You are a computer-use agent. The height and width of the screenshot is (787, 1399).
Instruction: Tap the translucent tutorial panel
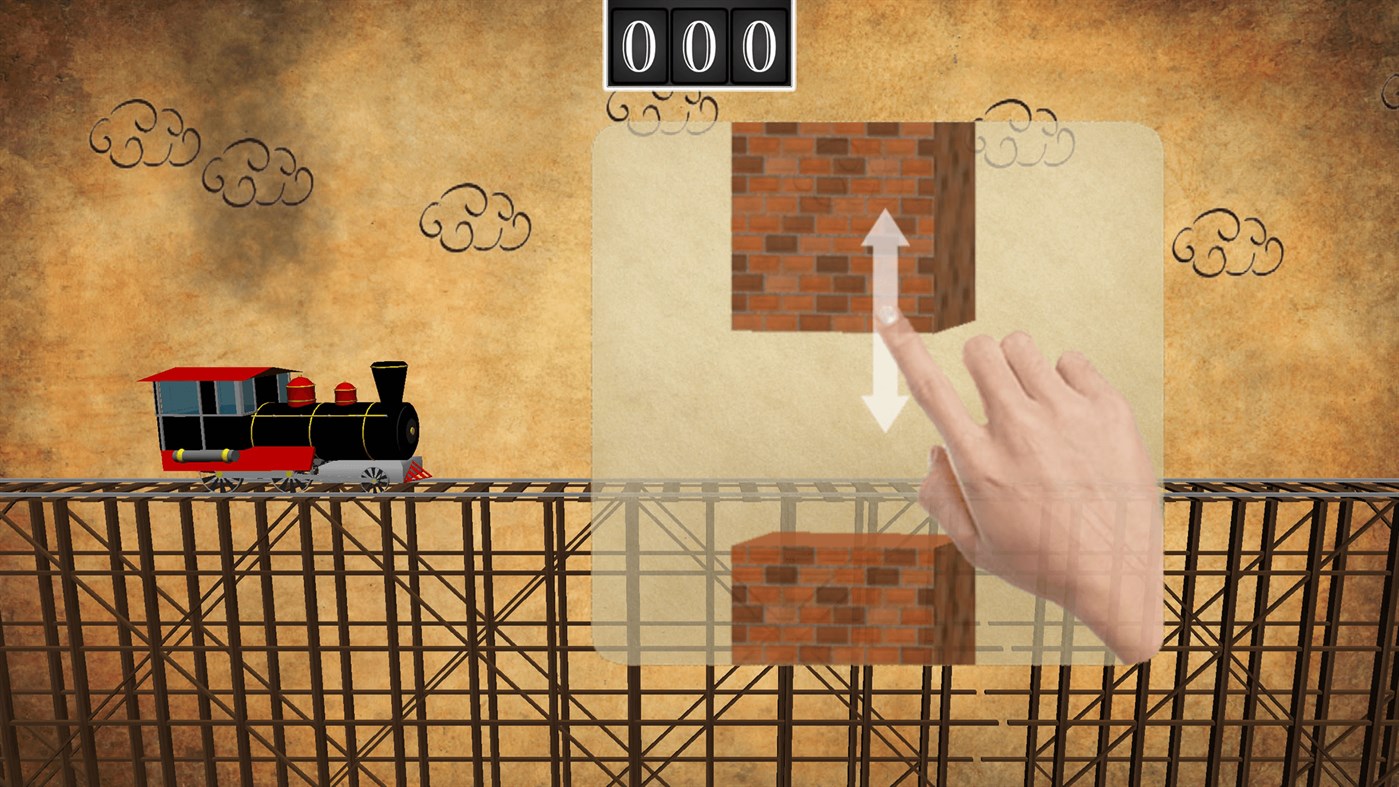pos(660,400)
